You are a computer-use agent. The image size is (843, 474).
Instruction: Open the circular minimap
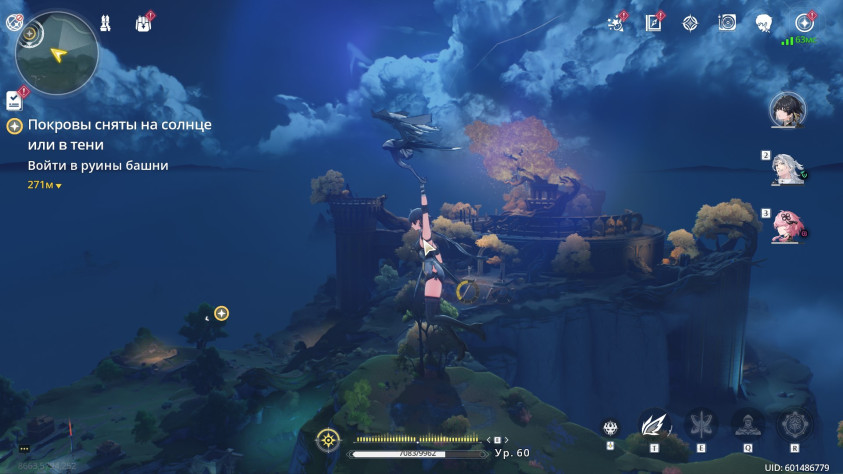click(x=57, y=51)
